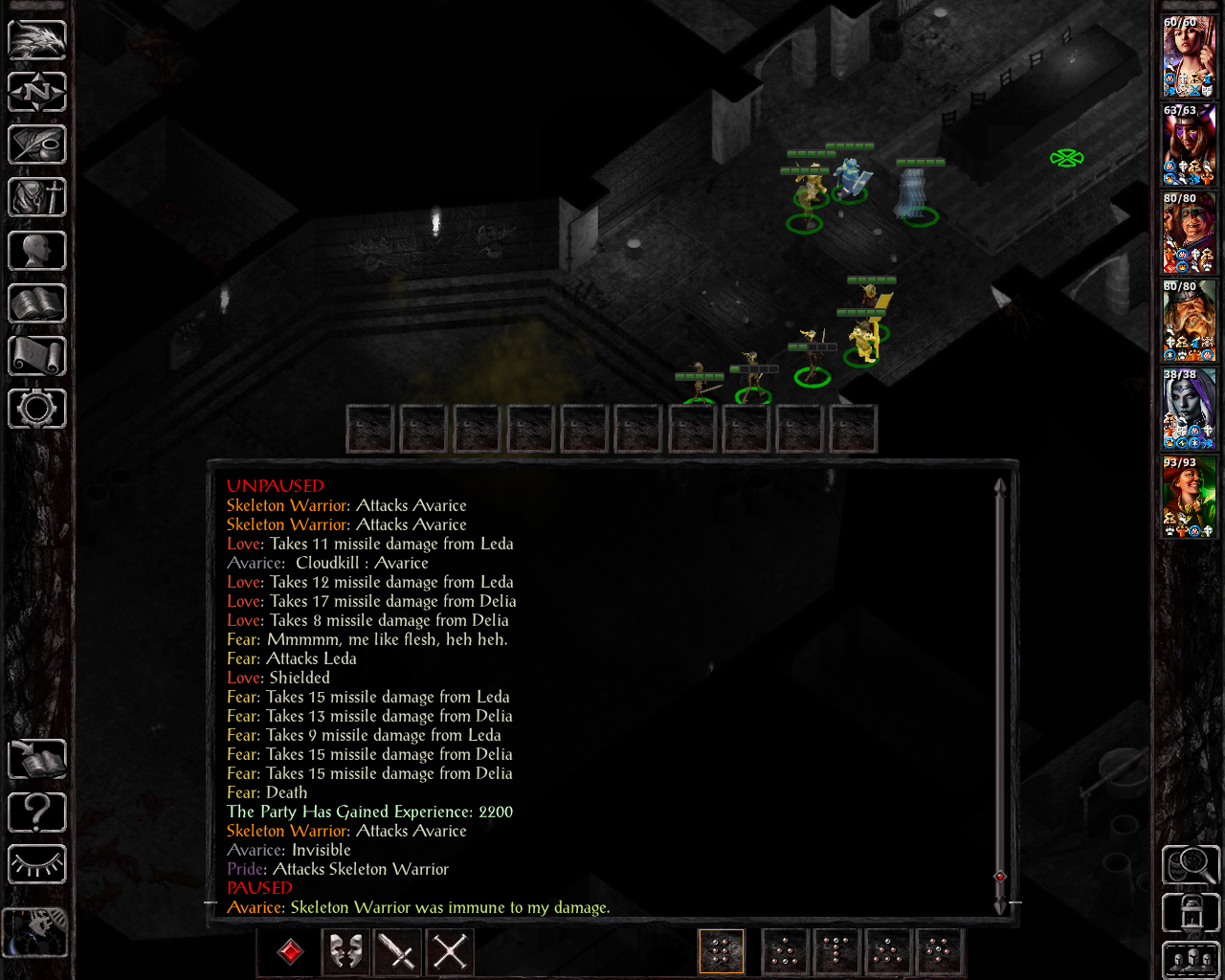Open the character record head icon
The height and width of the screenshot is (980, 1225).
(x=37, y=251)
